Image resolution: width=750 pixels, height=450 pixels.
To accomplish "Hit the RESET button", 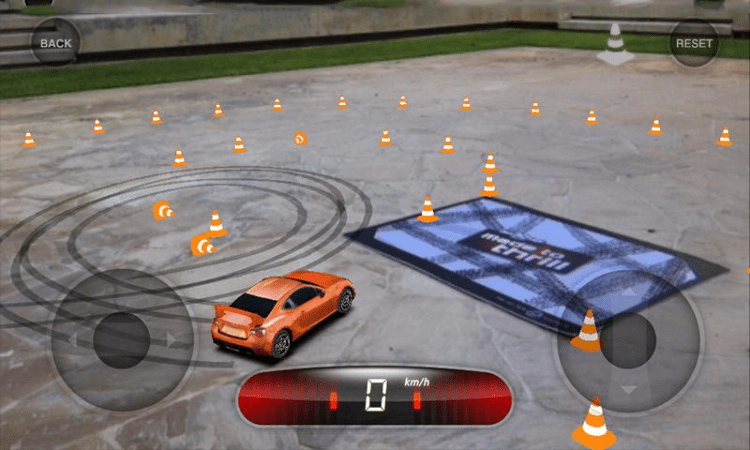I will point(694,43).
